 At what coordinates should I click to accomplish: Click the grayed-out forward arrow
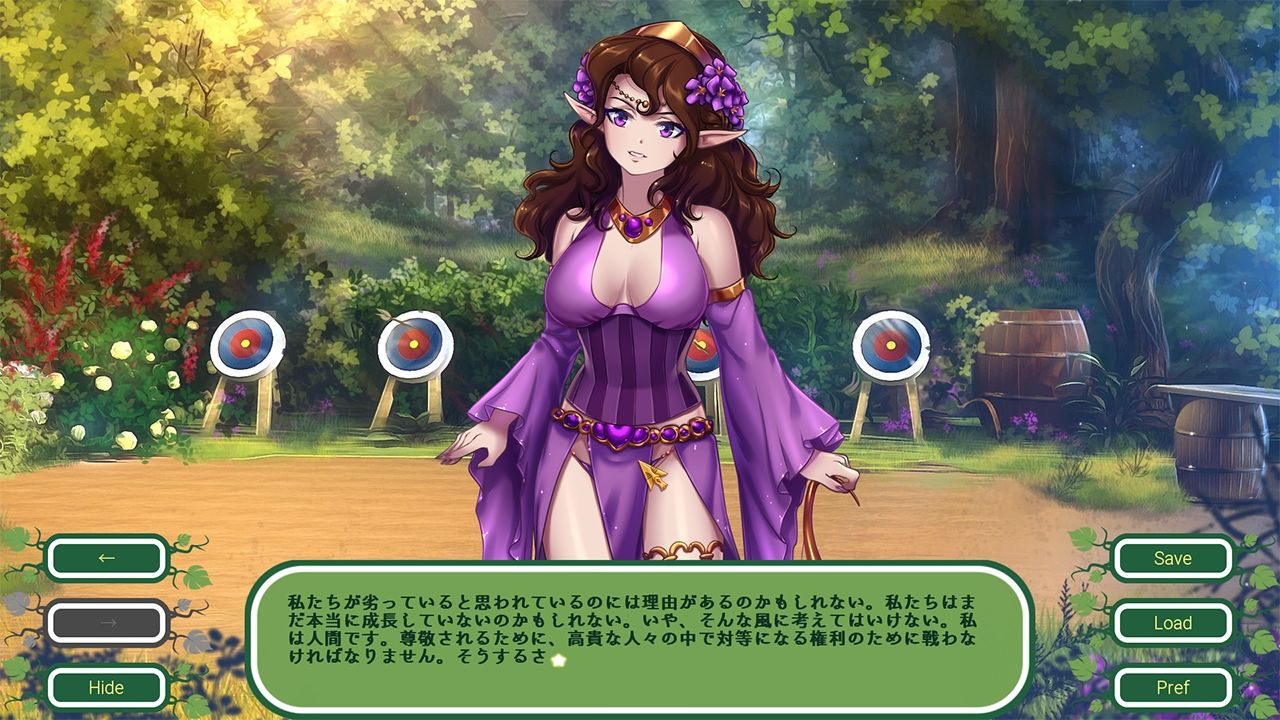tap(108, 623)
